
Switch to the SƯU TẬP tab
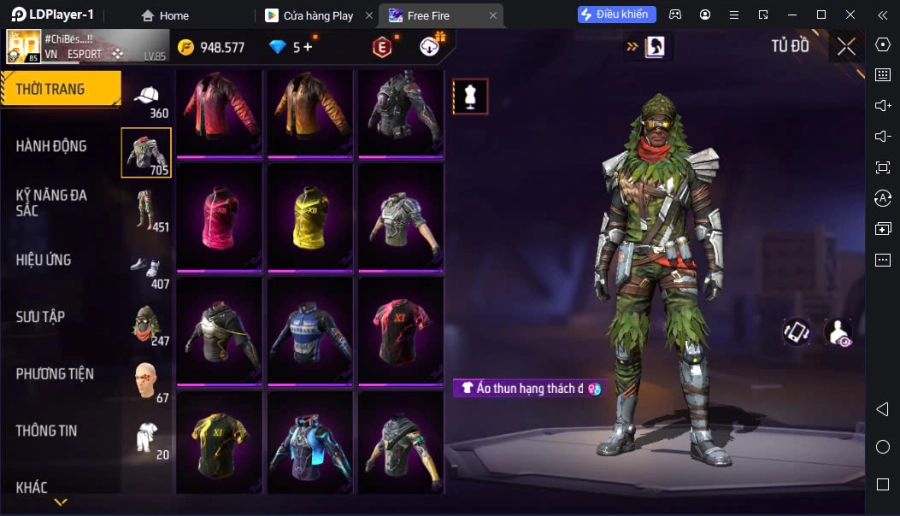coord(40,317)
